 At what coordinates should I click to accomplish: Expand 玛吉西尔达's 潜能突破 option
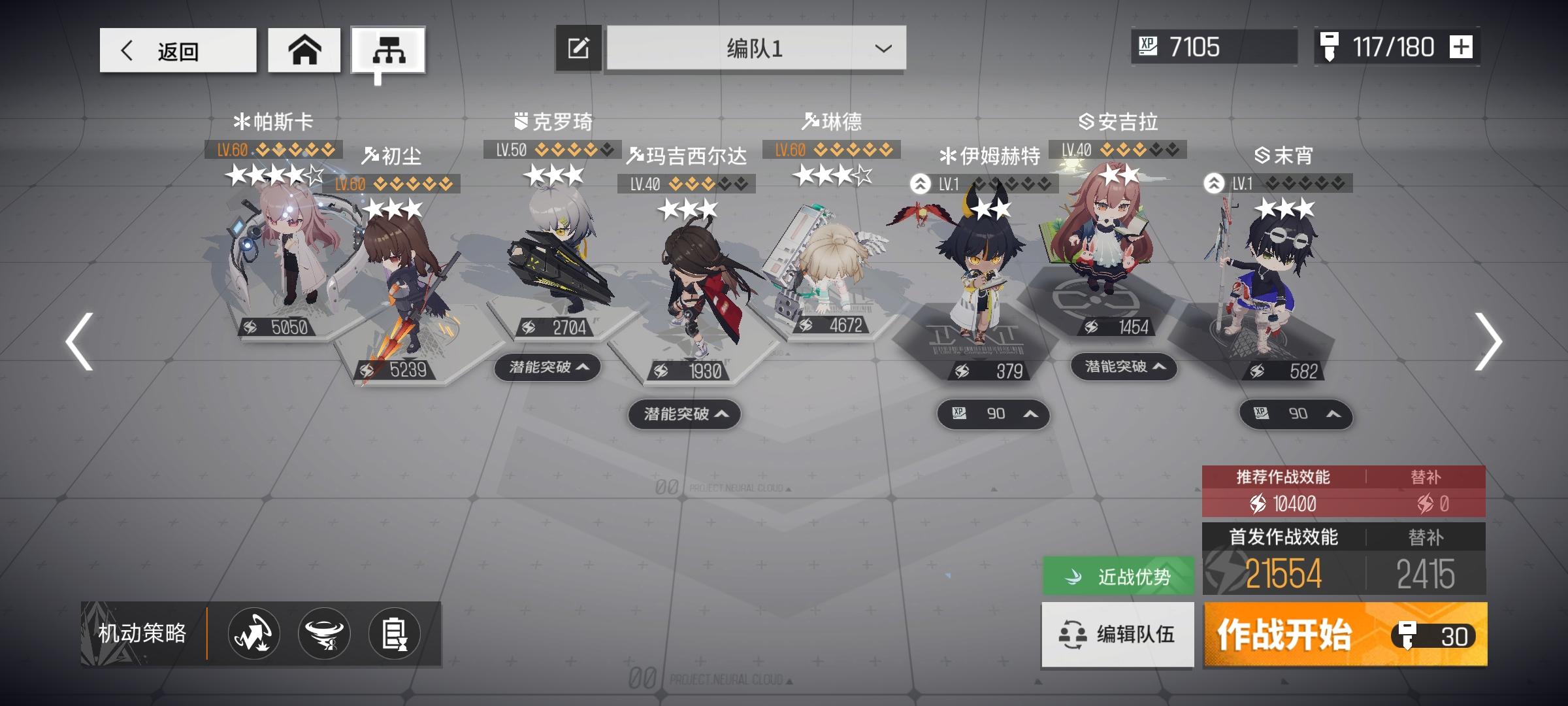click(x=684, y=414)
